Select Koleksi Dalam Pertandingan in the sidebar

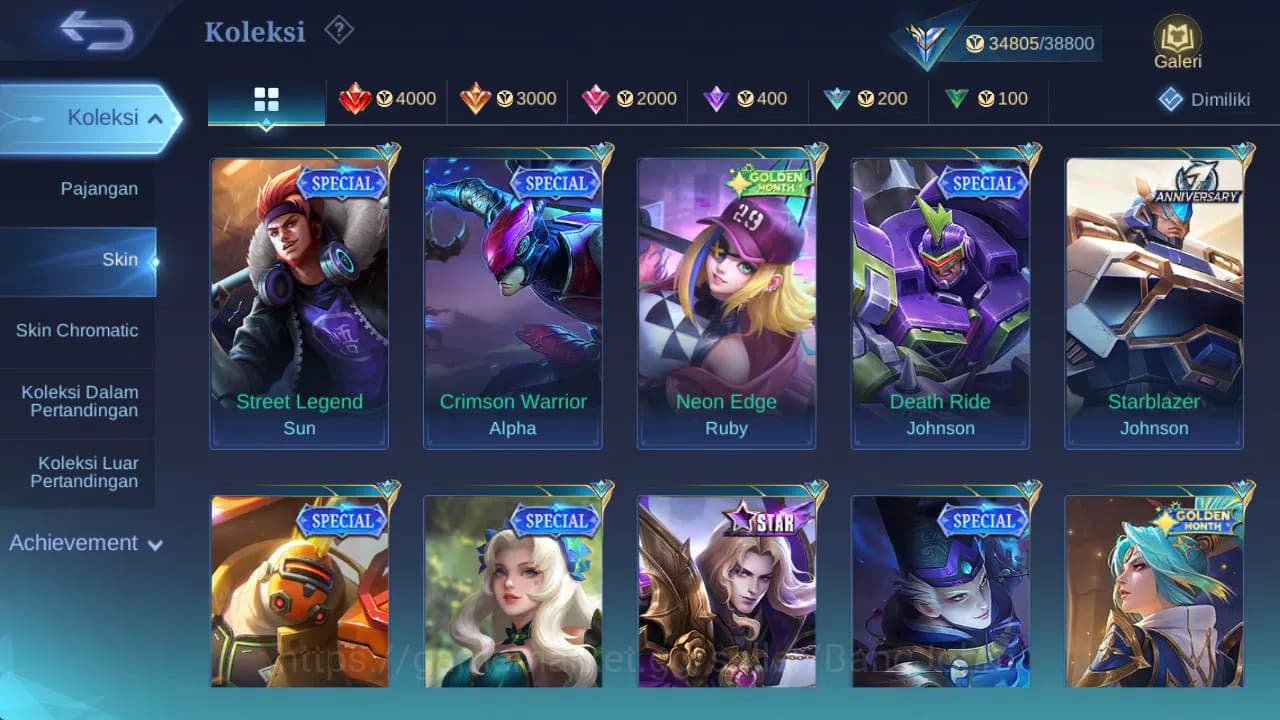(x=77, y=401)
